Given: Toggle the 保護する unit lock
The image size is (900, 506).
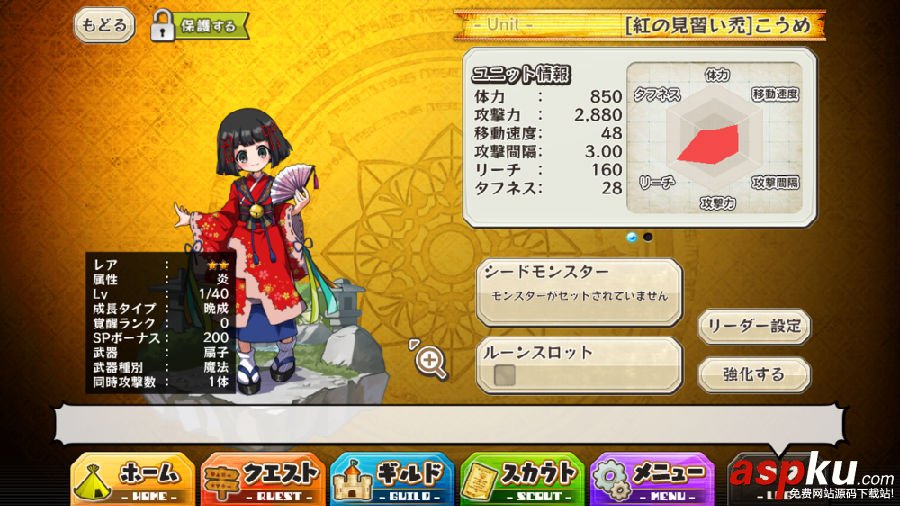Looking at the screenshot, I should (x=199, y=26).
